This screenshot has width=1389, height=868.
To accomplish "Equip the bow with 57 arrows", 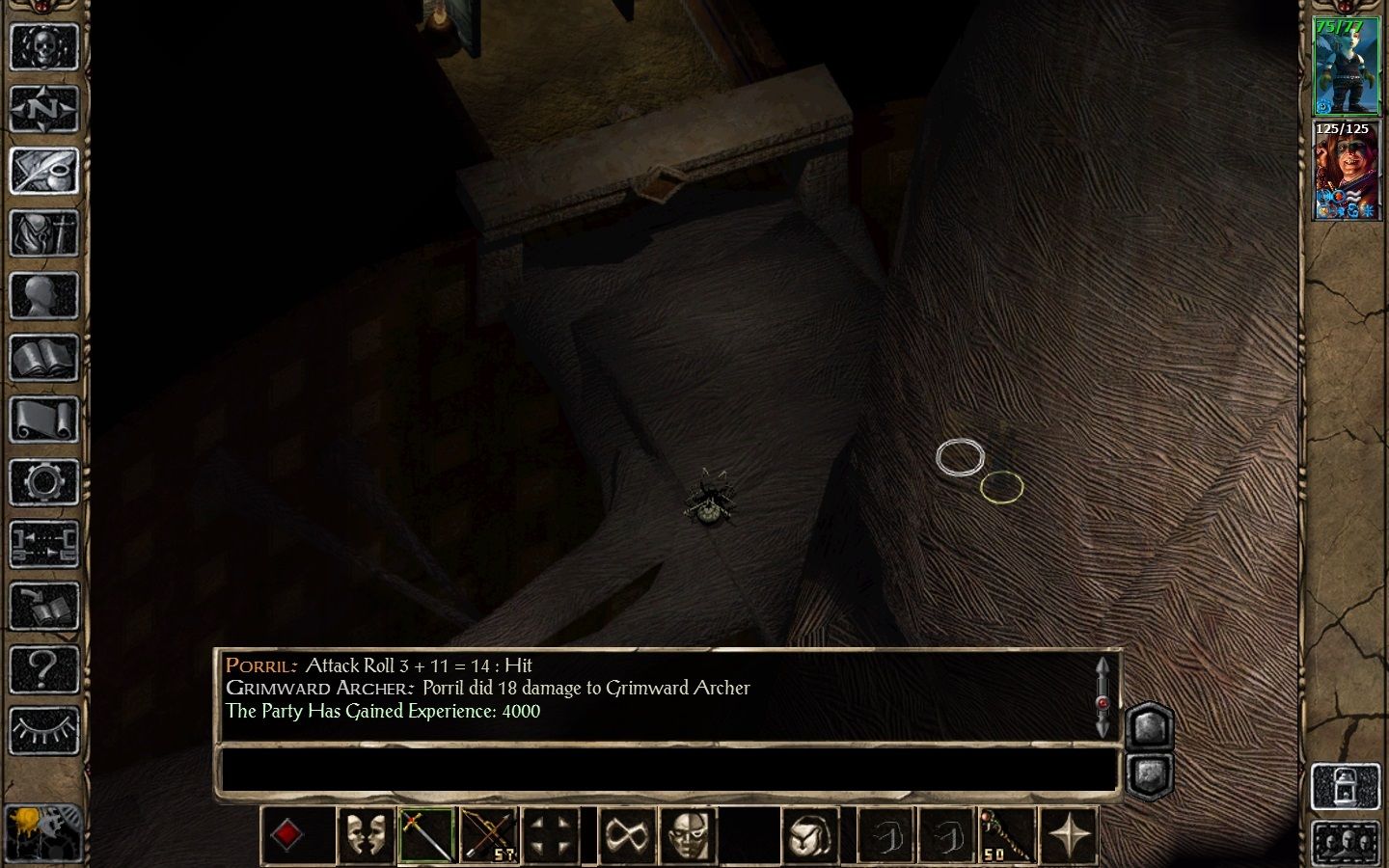I will tap(489, 835).
